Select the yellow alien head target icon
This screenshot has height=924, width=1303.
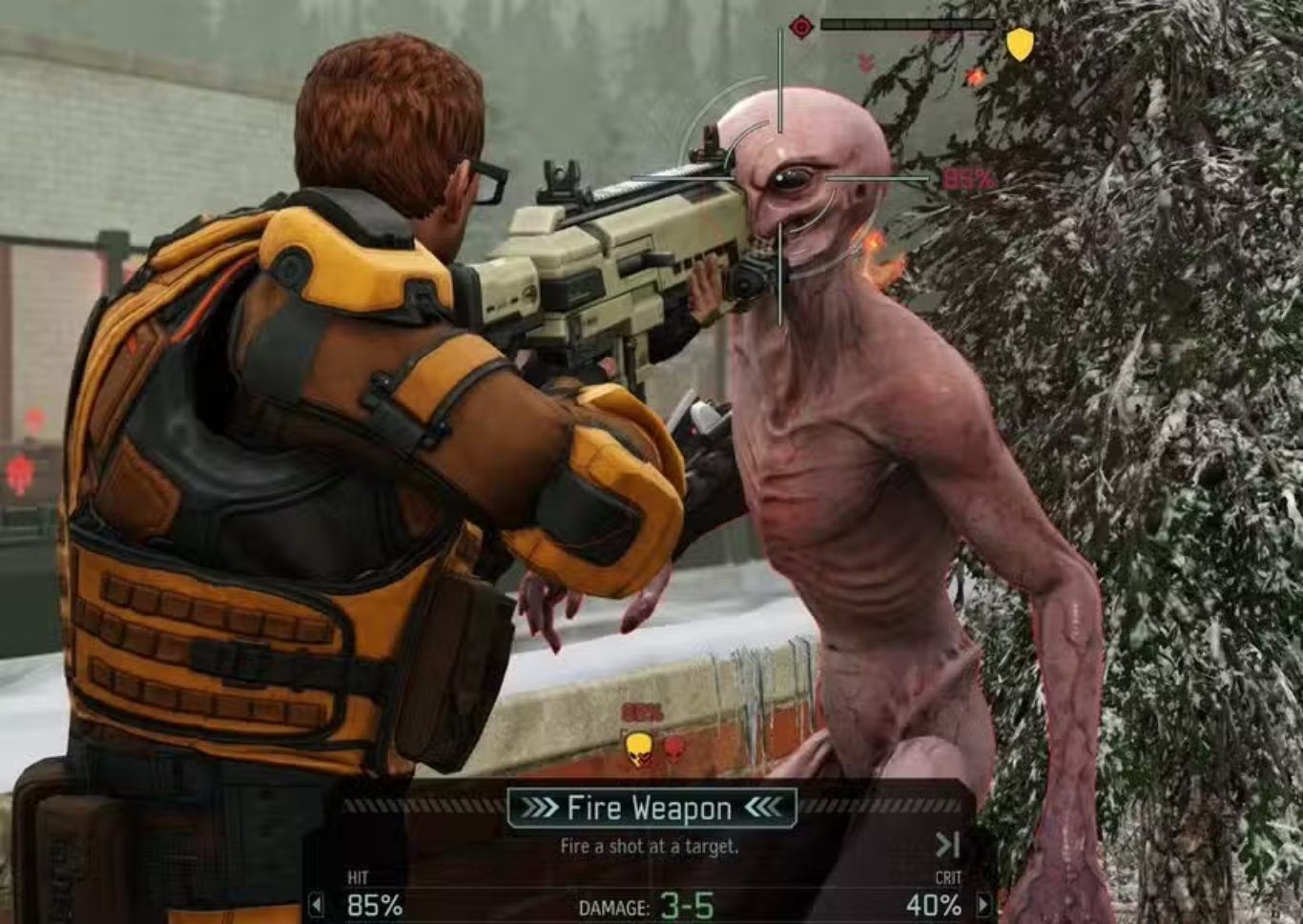638,748
